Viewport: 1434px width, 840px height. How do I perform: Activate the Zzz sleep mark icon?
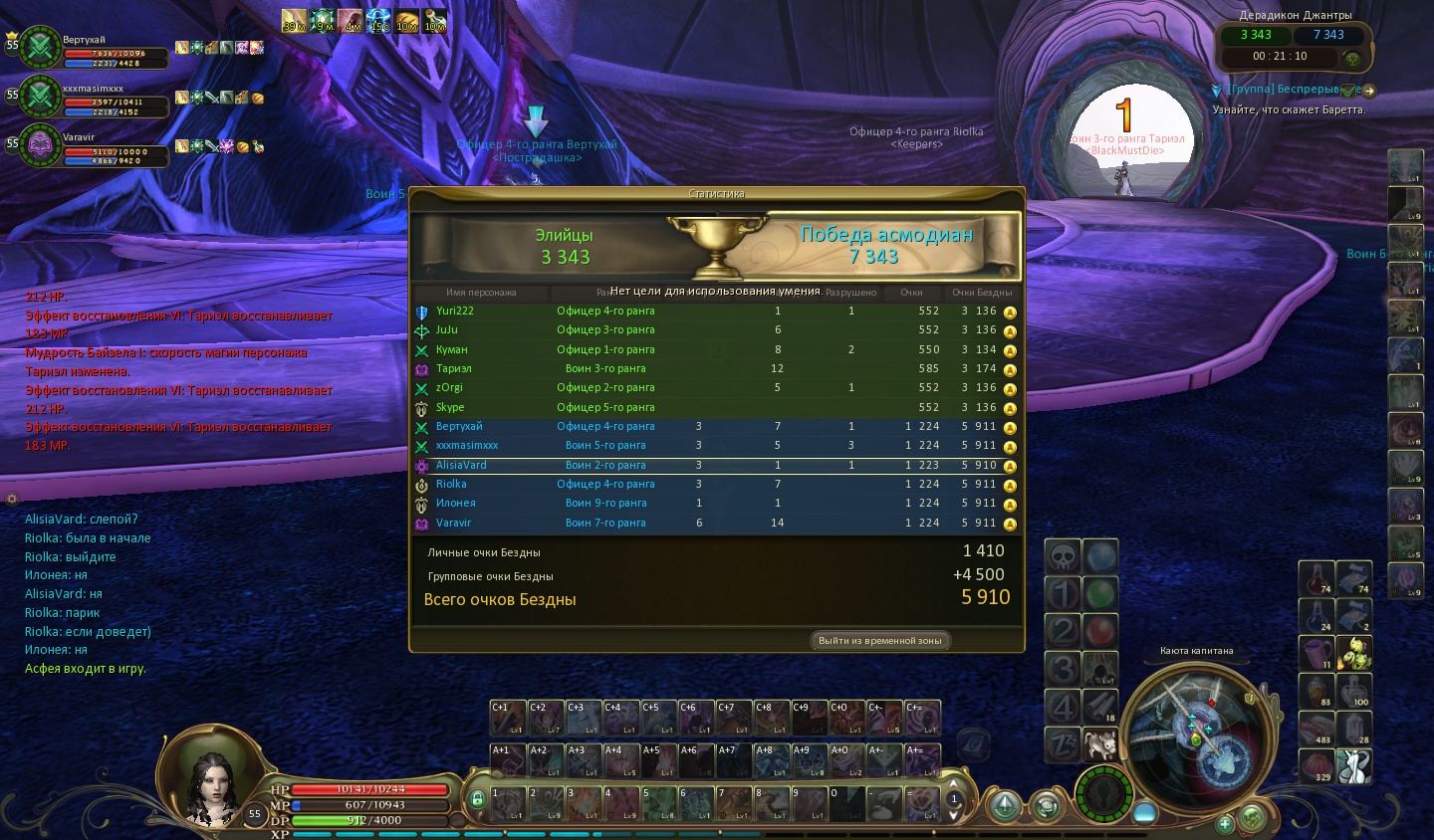click(x=1063, y=745)
